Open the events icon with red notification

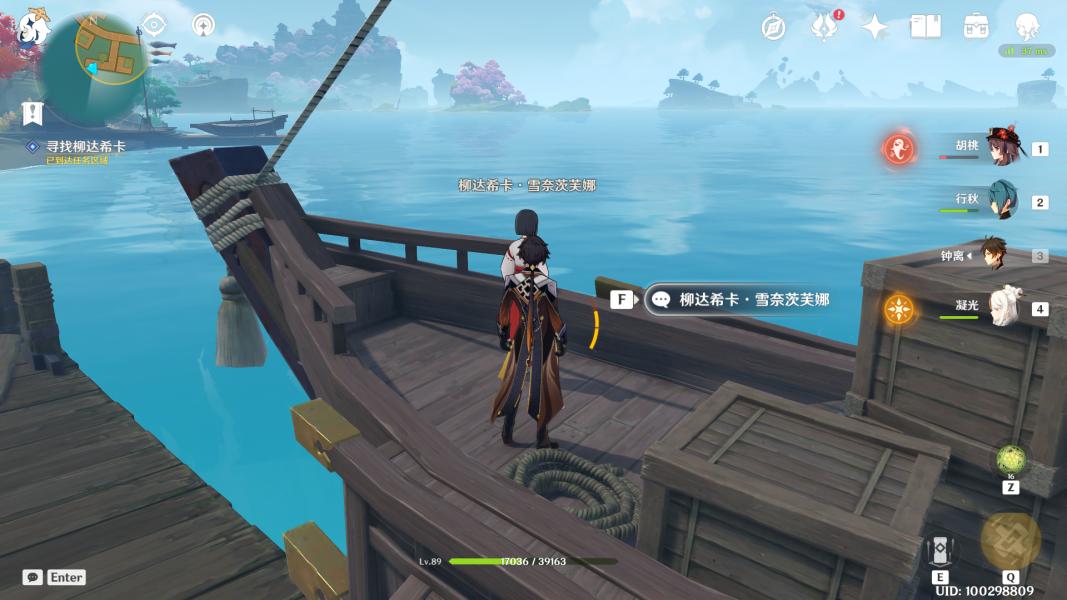pos(823,27)
